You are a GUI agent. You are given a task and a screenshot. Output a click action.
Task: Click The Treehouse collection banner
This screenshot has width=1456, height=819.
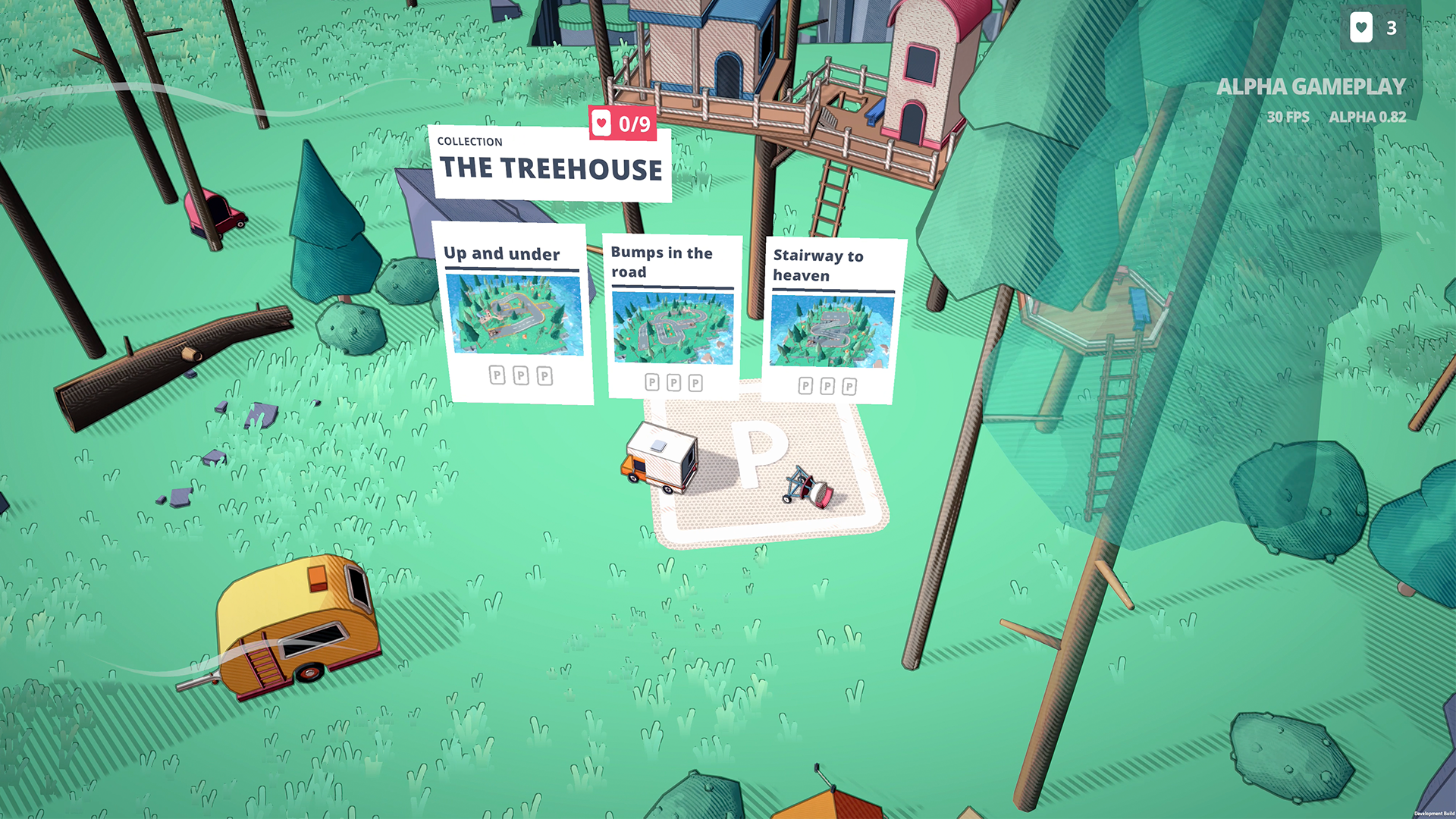550,165
